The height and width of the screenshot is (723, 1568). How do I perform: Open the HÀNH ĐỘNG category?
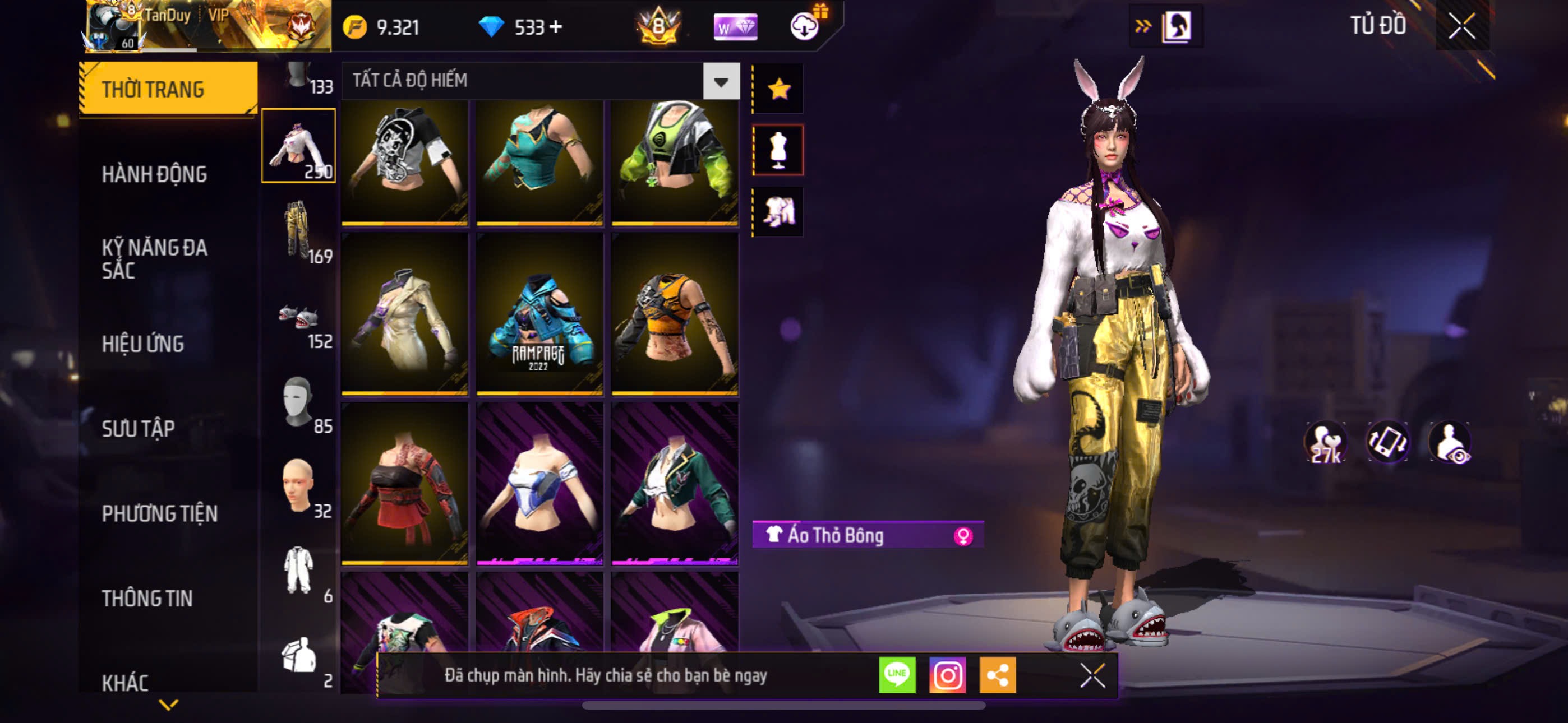(154, 175)
